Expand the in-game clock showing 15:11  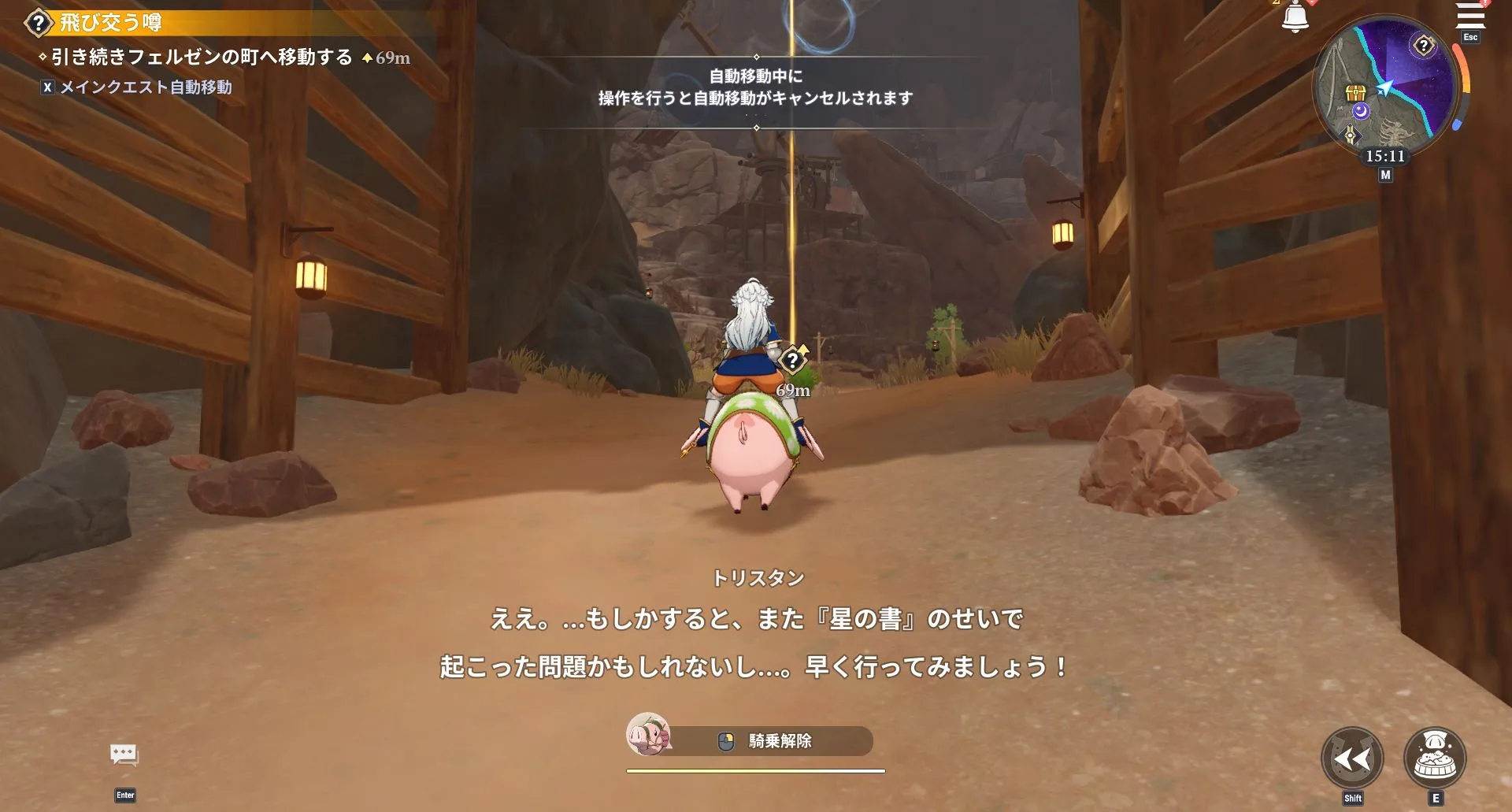[1386, 155]
